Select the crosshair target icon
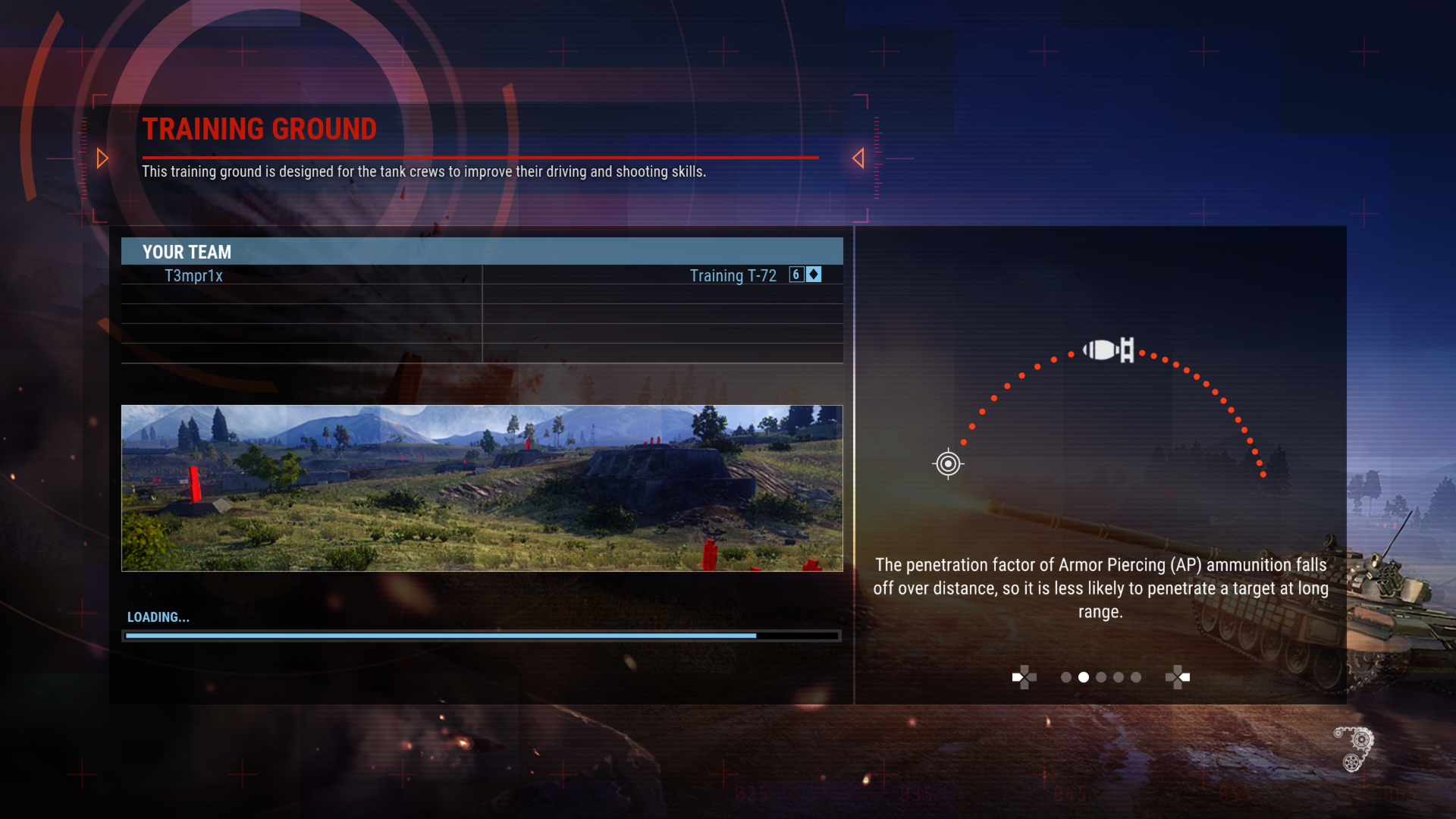 [946, 463]
